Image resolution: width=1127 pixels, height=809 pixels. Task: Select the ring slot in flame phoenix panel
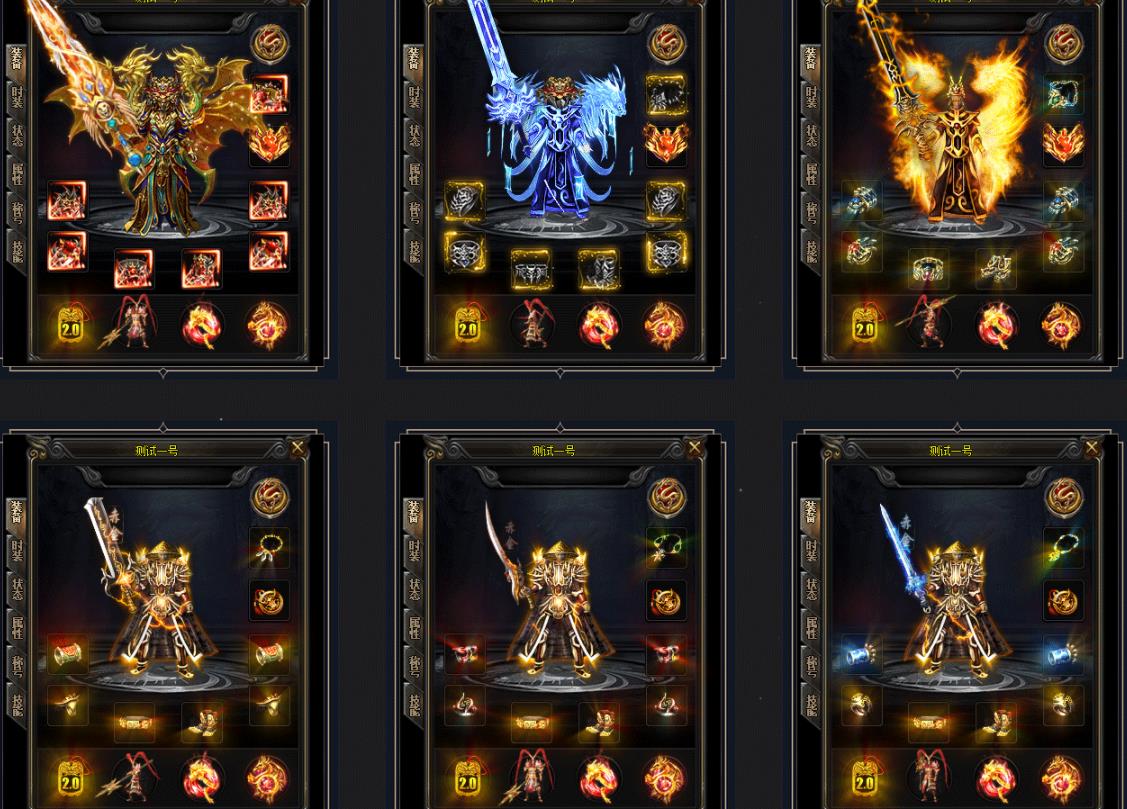click(860, 251)
